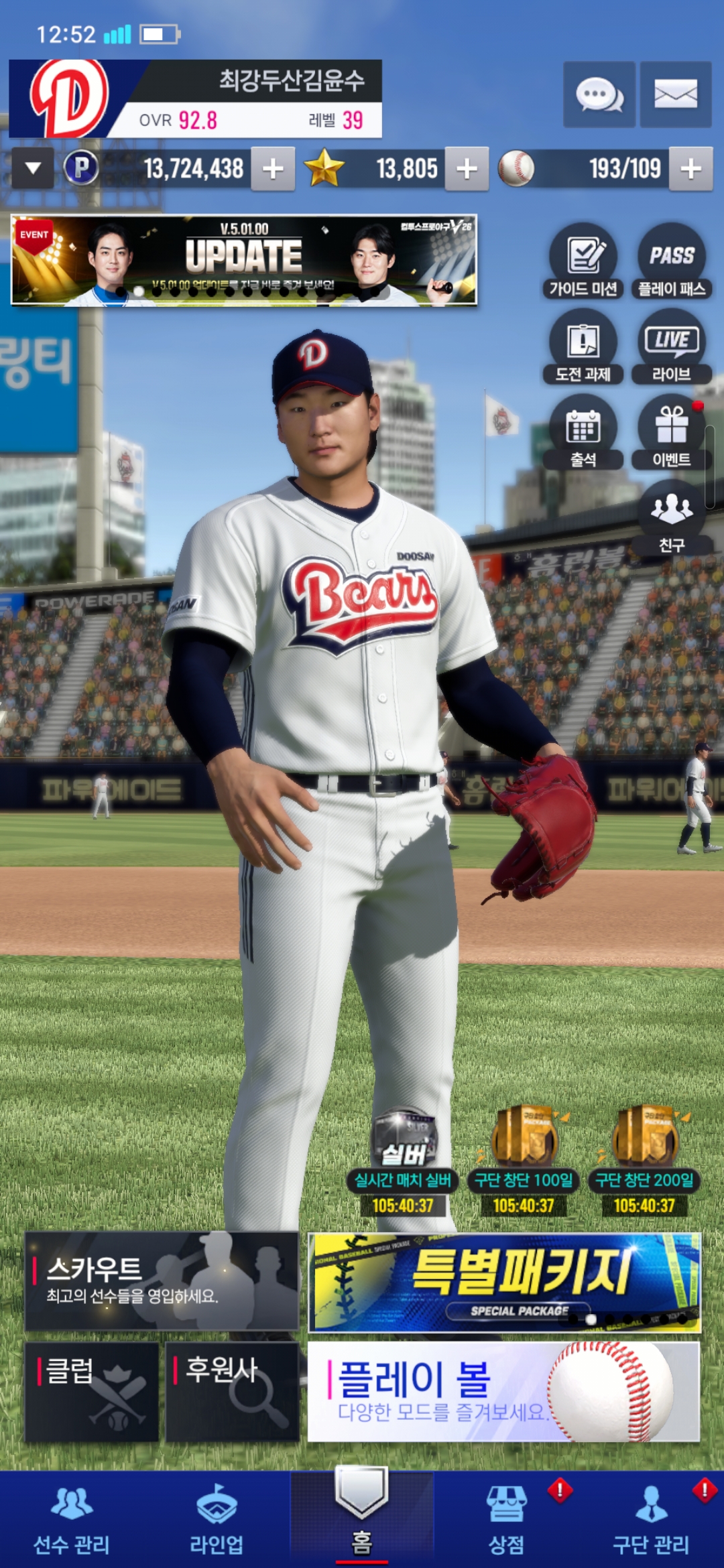The width and height of the screenshot is (724, 1568).
Task: Open the 후원사 sponsor menu
Action: click(232, 1391)
